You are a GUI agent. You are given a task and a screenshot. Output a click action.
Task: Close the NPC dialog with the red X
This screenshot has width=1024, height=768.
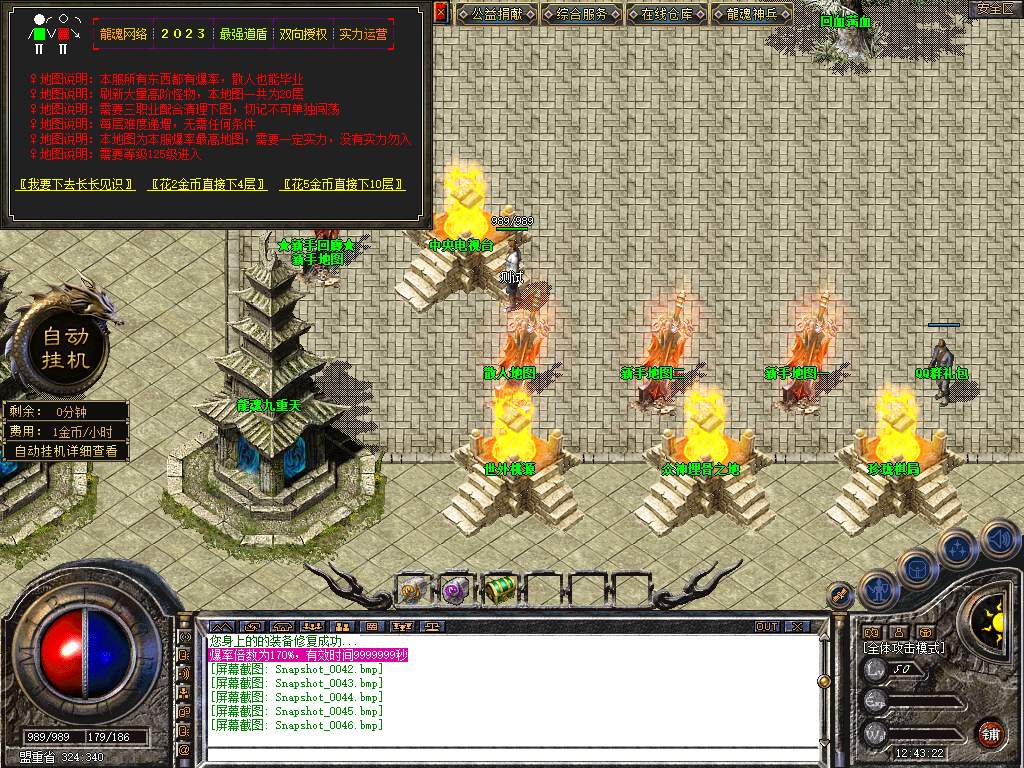point(441,12)
